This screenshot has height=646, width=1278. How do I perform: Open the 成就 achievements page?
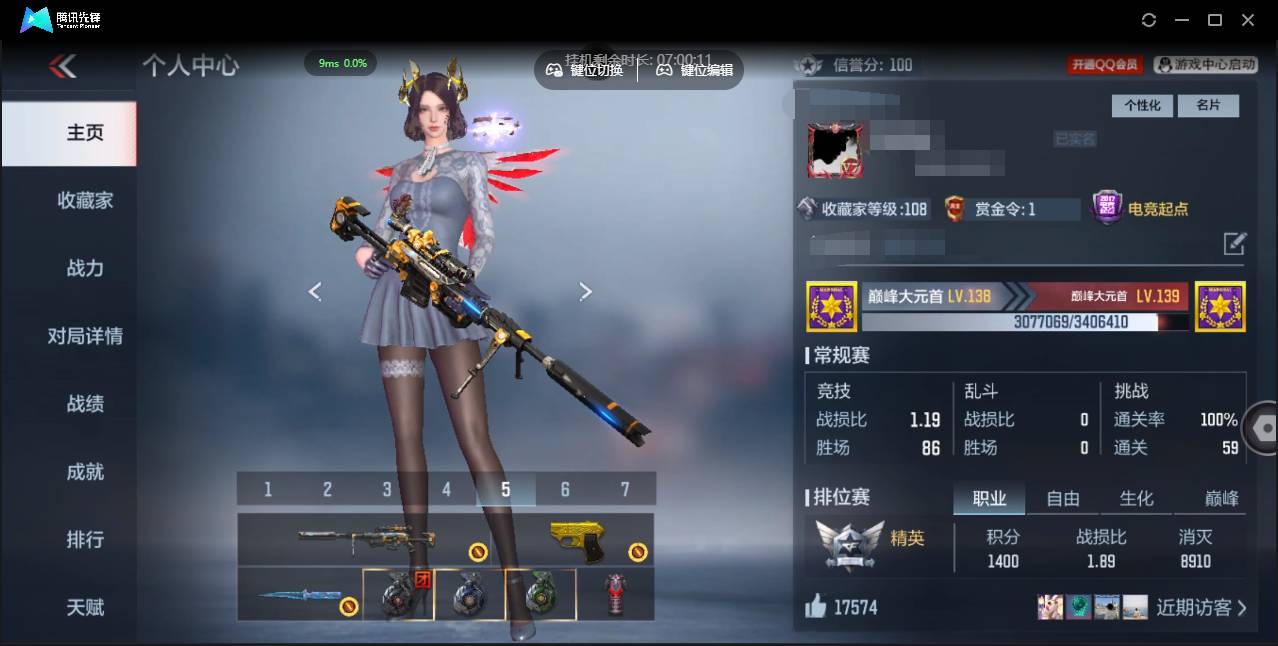pyautogui.click(x=85, y=472)
